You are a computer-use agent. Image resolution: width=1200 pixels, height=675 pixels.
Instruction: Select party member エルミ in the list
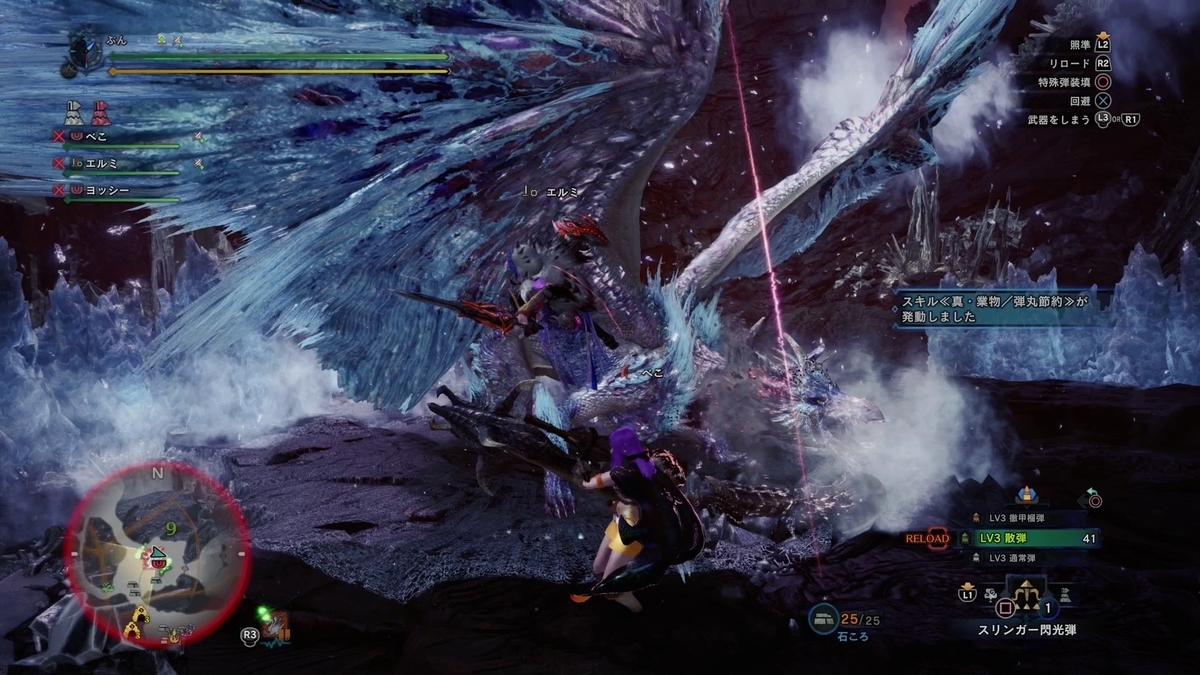102,162
